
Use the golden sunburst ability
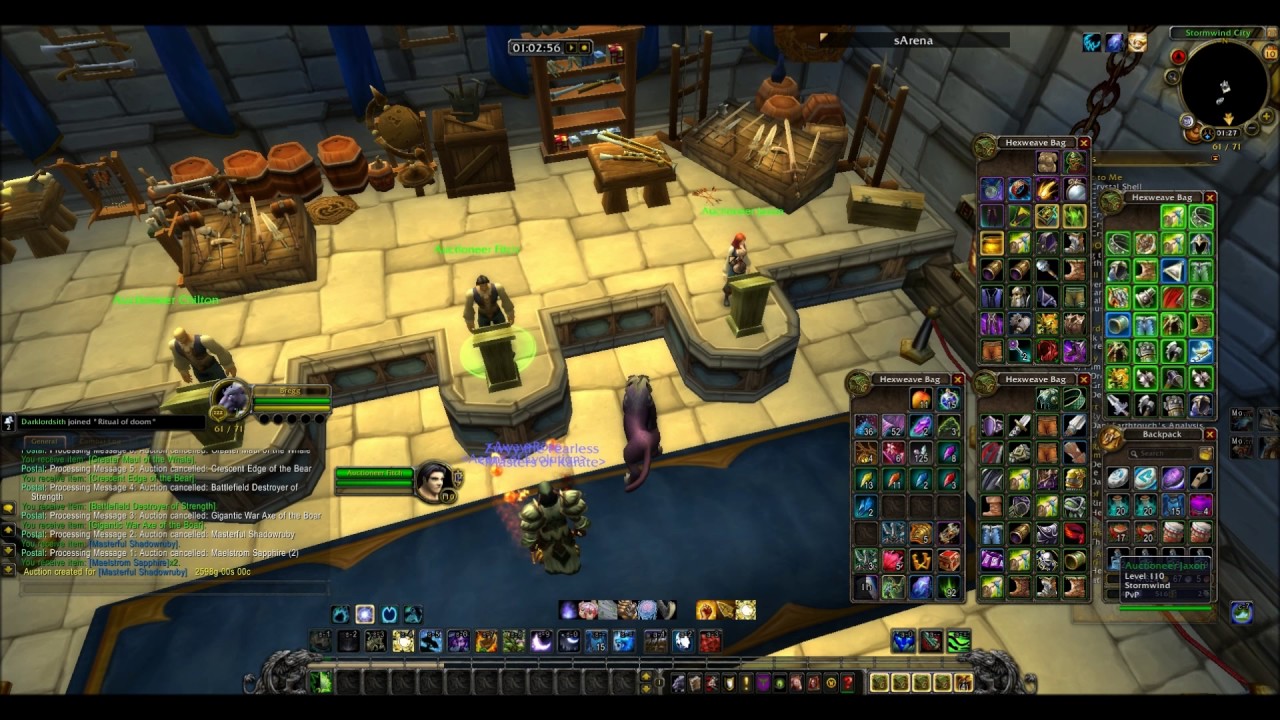(x=744, y=610)
